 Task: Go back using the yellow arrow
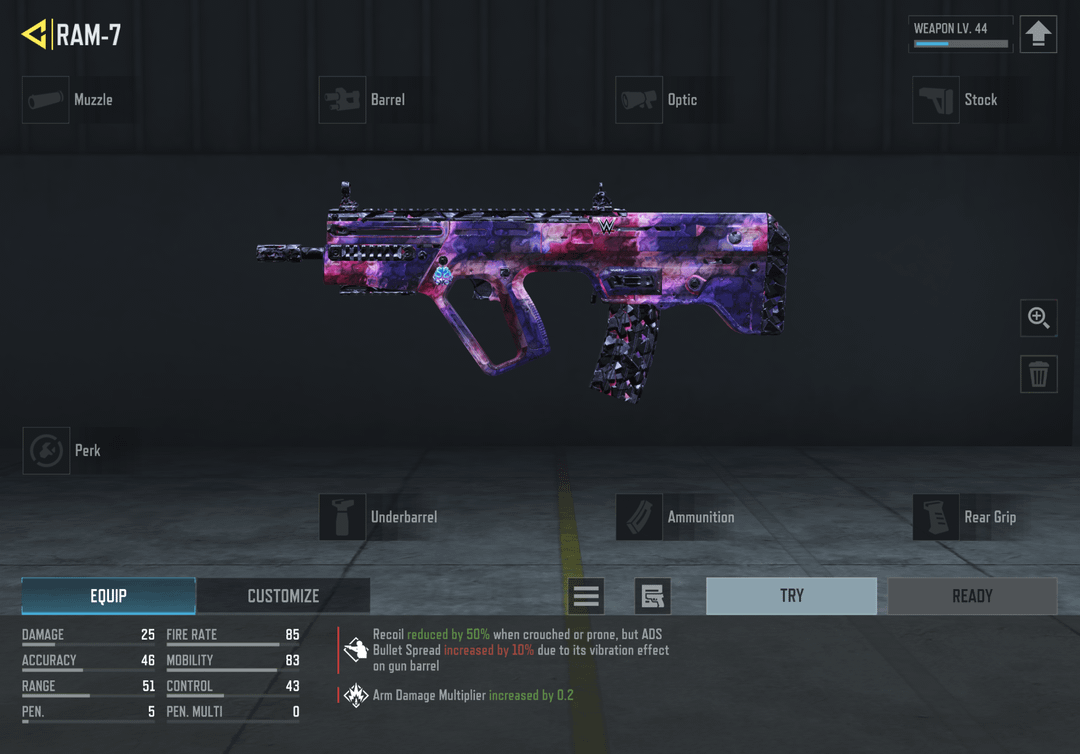point(34,35)
